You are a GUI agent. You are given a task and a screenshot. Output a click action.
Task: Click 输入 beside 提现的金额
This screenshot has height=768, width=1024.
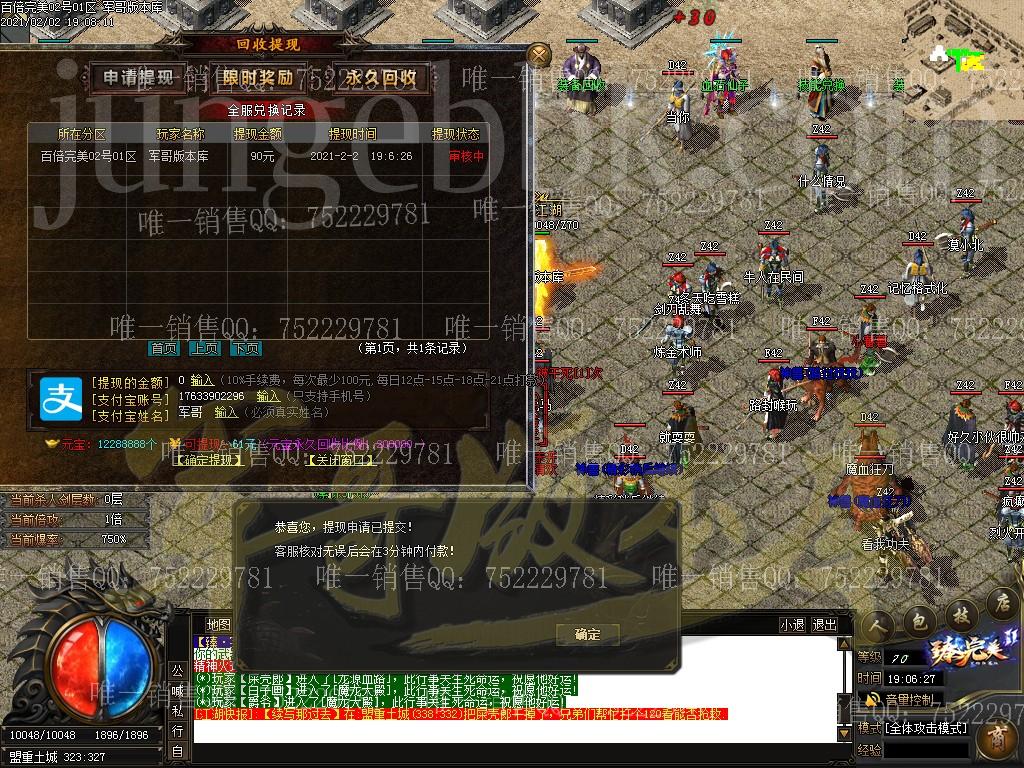click(x=202, y=381)
